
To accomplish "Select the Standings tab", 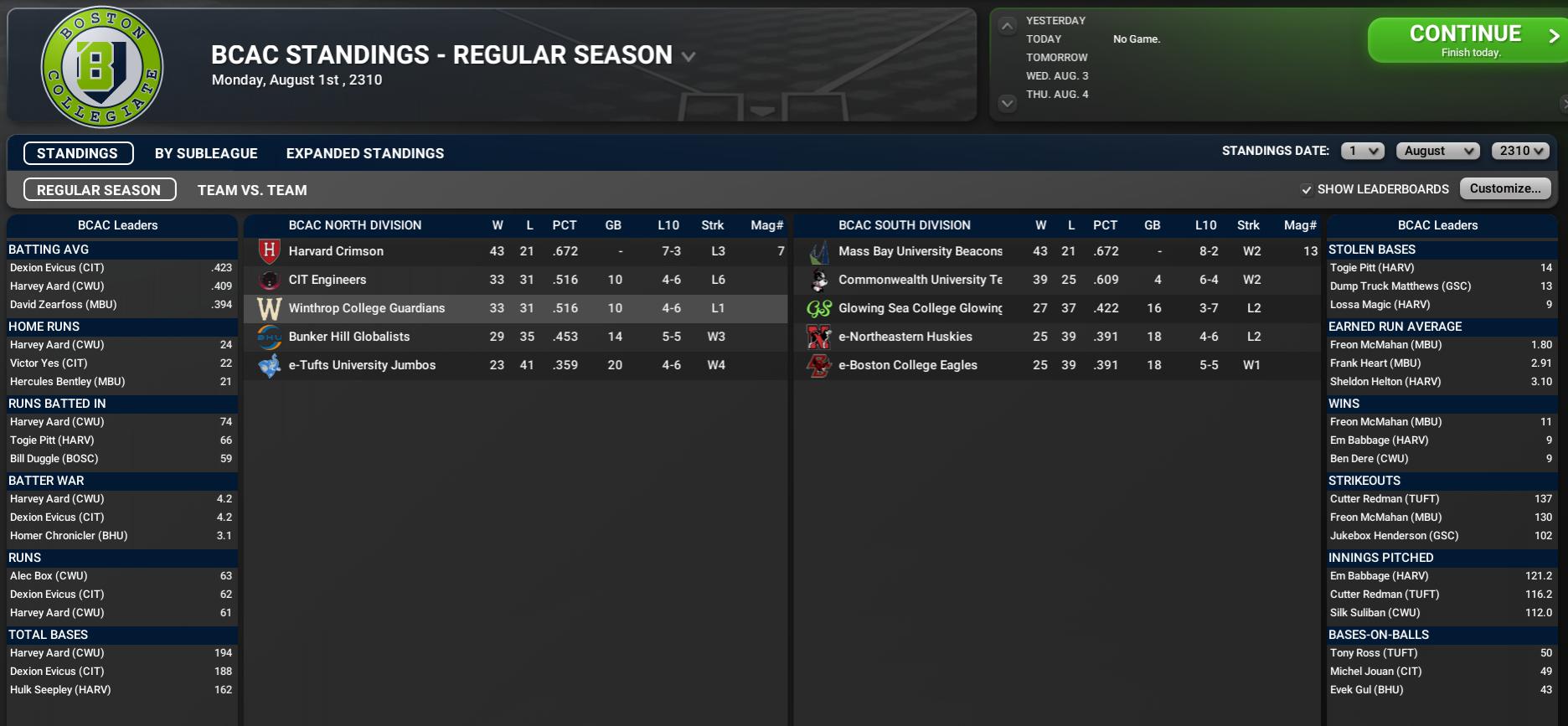I will 78,153.
